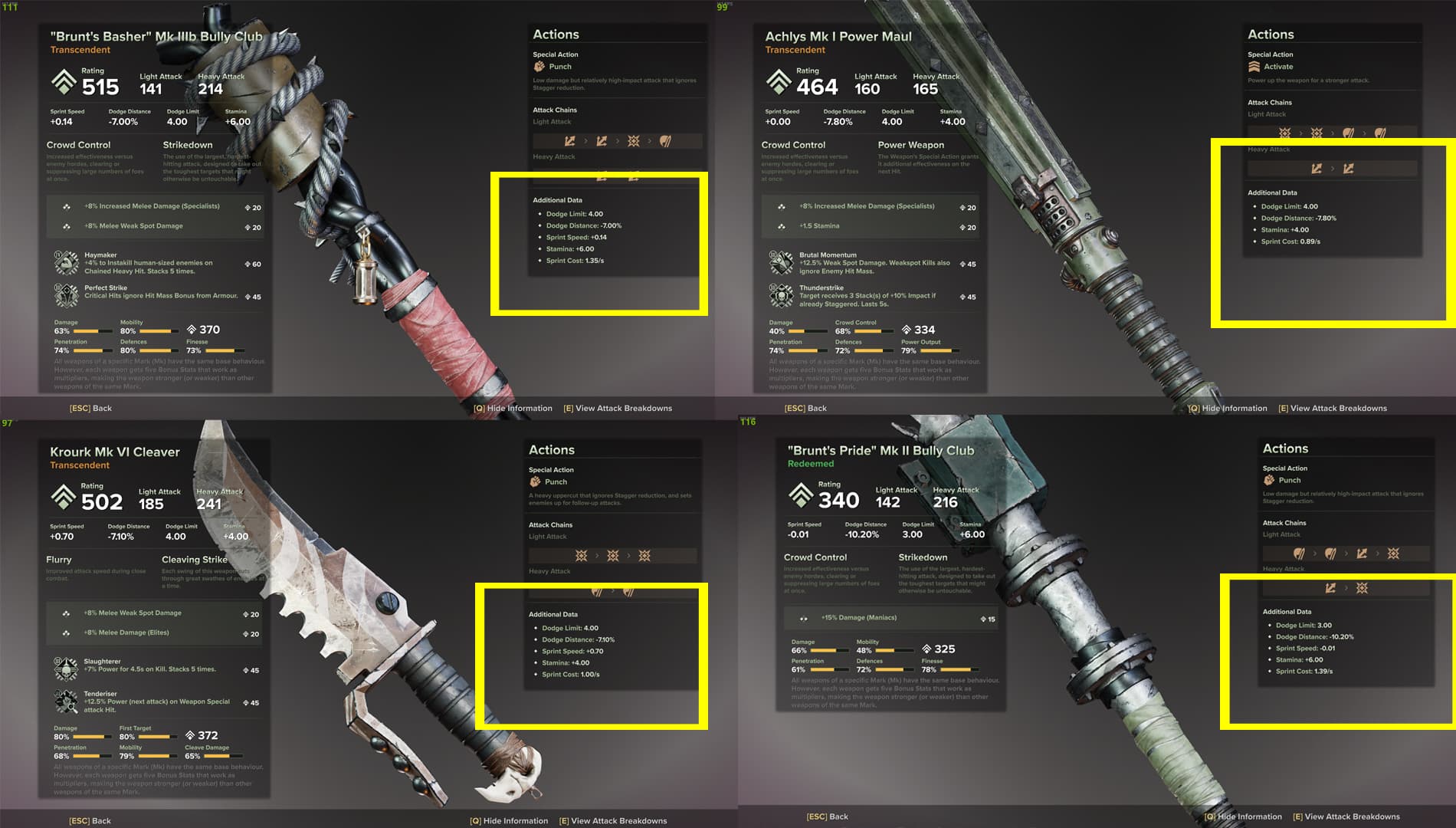Select the Haymaker blessing icon
The image size is (1456, 828).
point(66,263)
